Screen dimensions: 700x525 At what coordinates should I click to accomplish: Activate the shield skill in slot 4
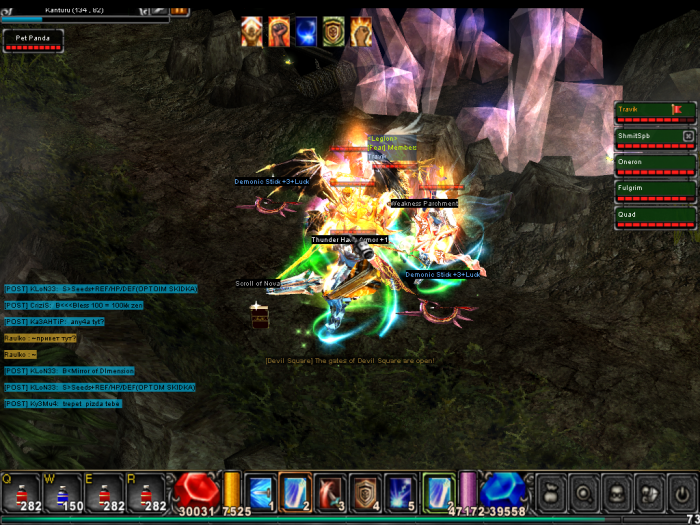coord(365,492)
